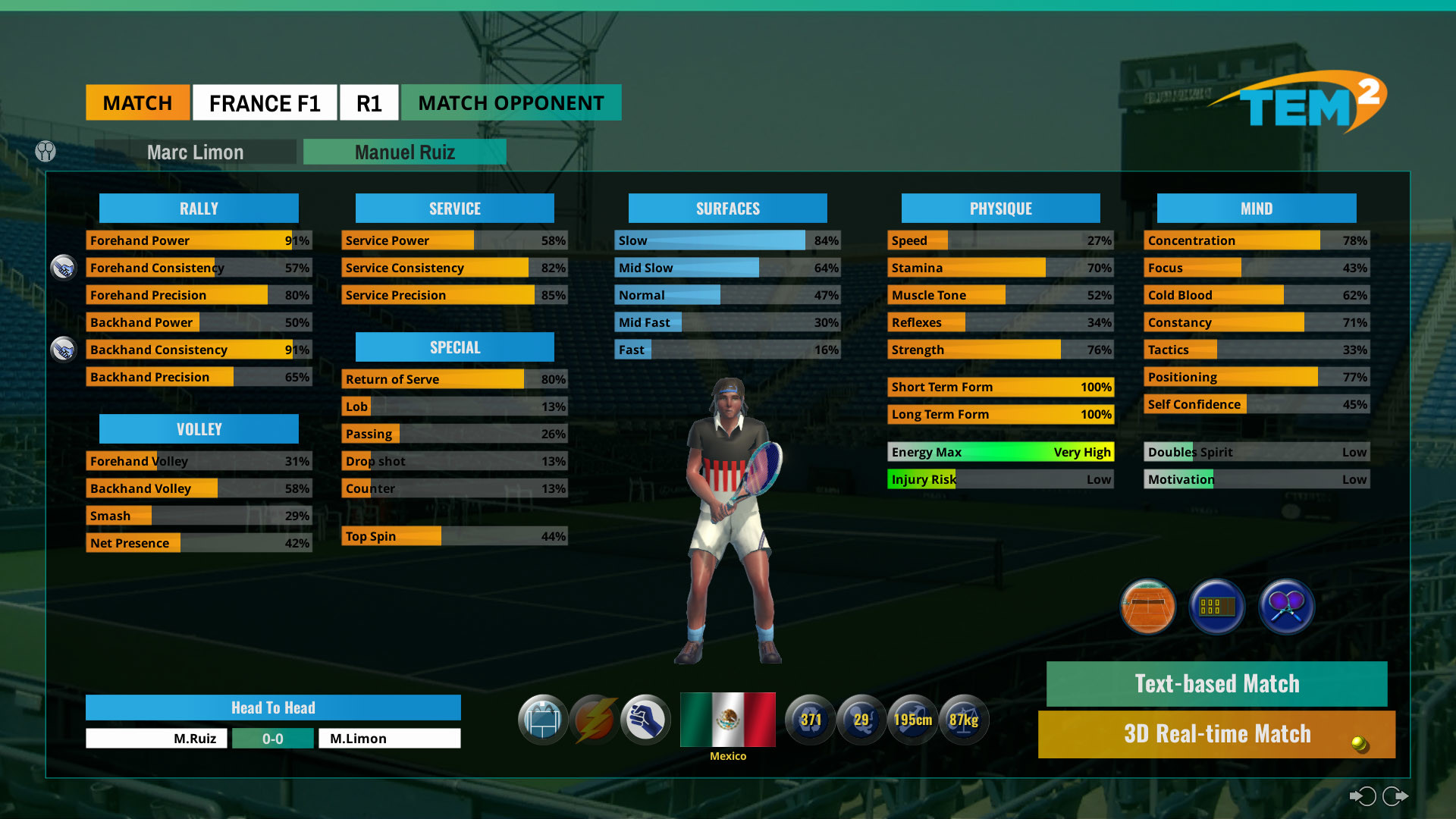The width and height of the screenshot is (1456, 819).
Task: Switch stat view to opponent Marc Limon
Action: tap(196, 152)
